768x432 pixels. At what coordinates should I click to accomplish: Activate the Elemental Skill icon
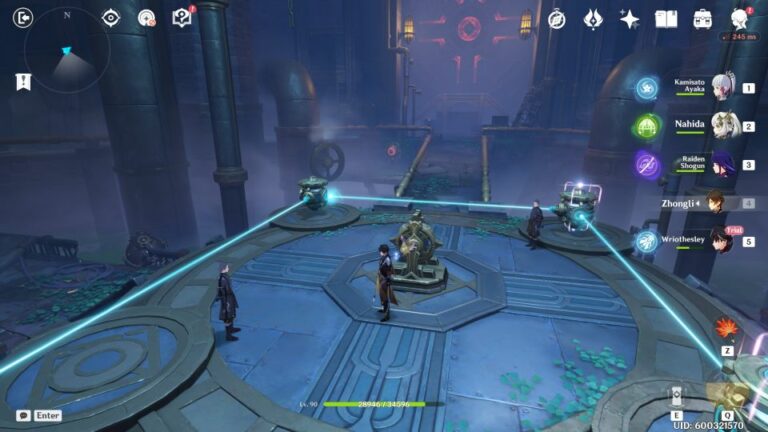pos(677,395)
